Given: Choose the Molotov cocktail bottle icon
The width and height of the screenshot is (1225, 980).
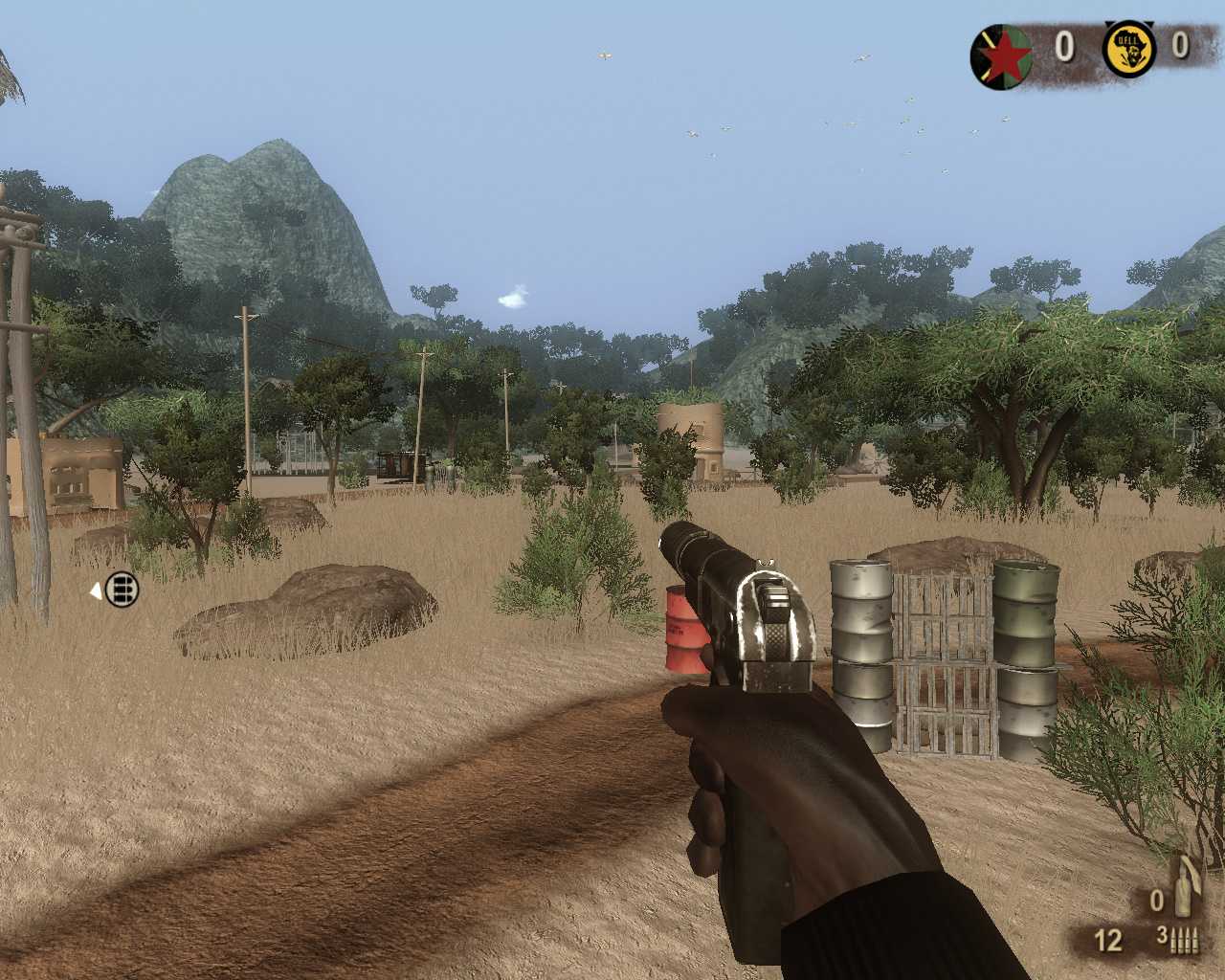Looking at the screenshot, I should (1187, 887).
